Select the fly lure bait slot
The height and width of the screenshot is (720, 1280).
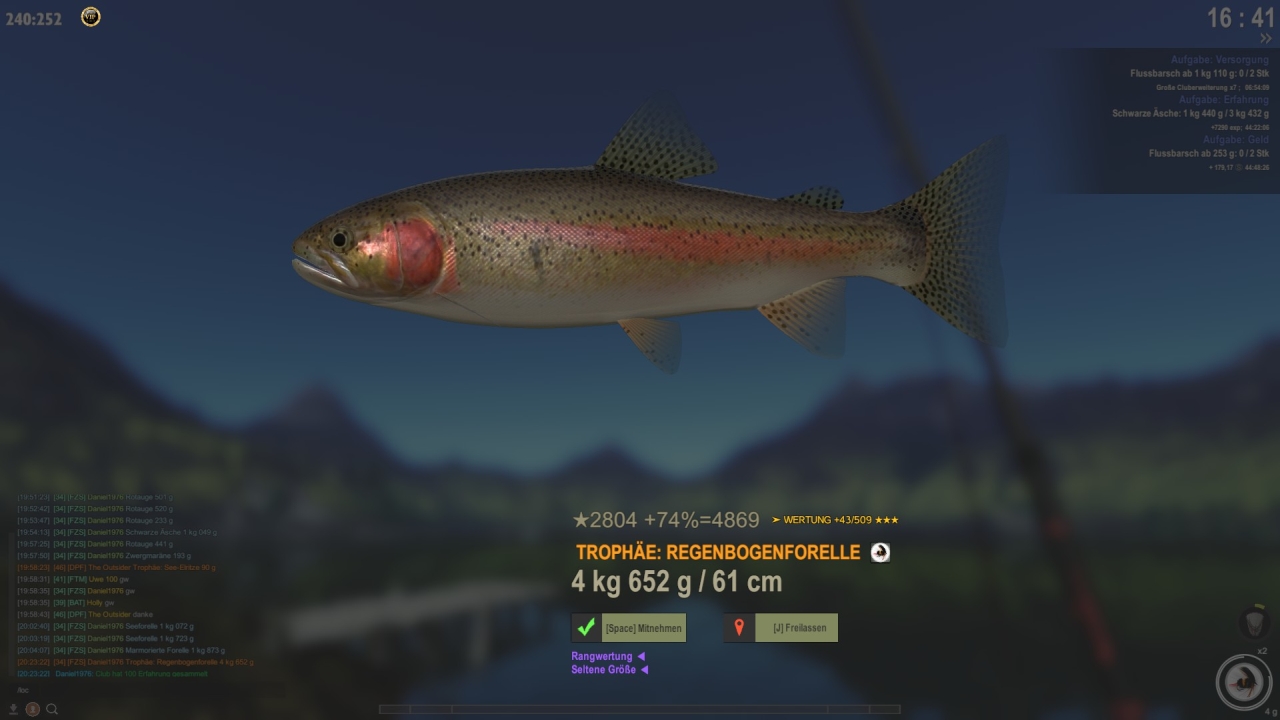coord(1243,682)
